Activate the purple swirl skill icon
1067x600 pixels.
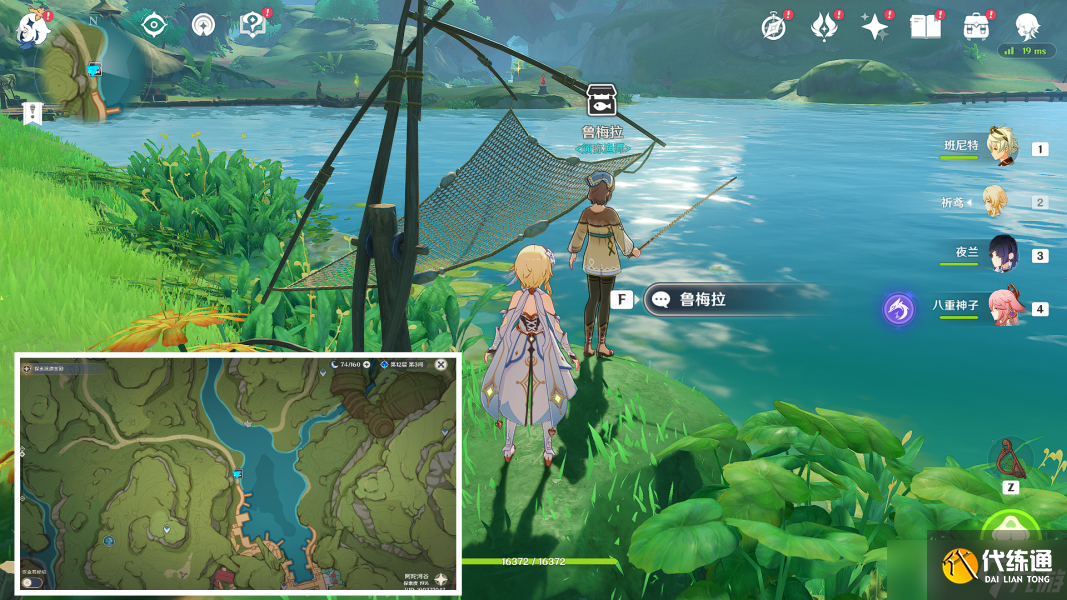(898, 309)
